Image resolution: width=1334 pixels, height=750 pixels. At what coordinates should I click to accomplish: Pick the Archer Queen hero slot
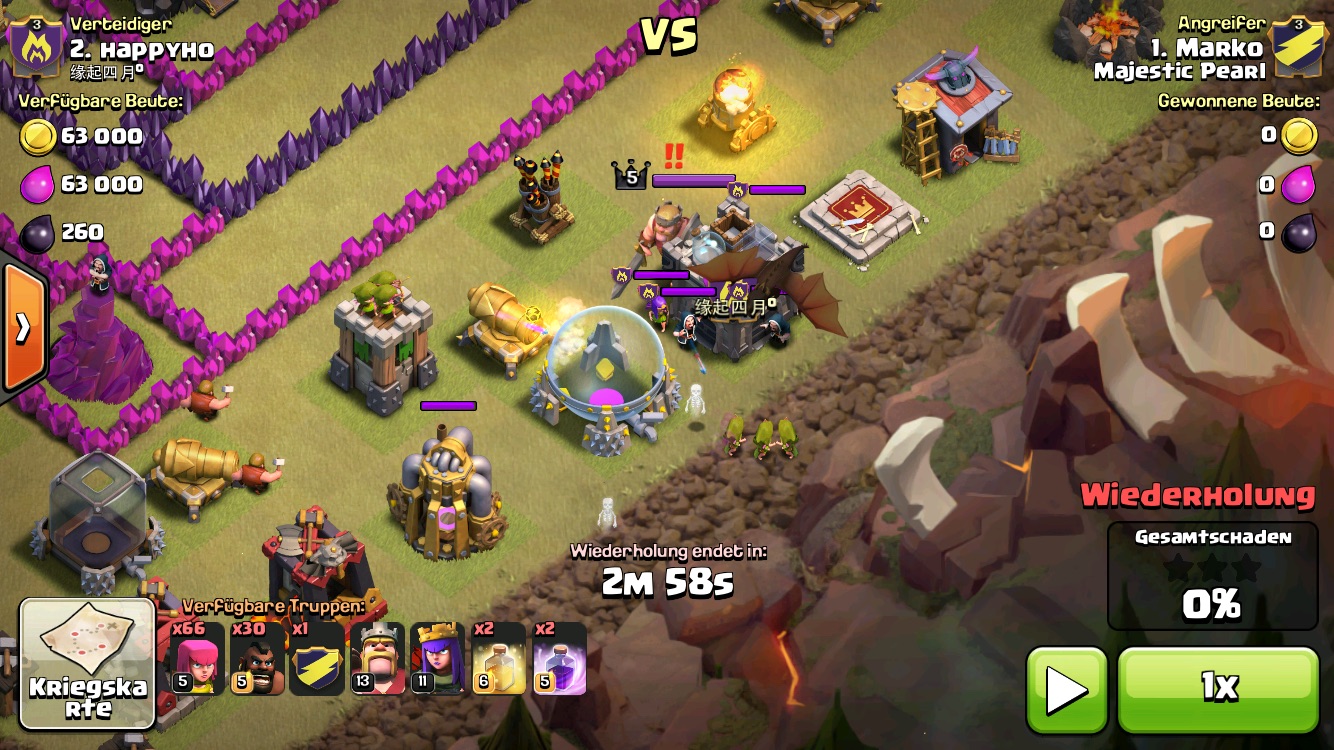coord(438,658)
